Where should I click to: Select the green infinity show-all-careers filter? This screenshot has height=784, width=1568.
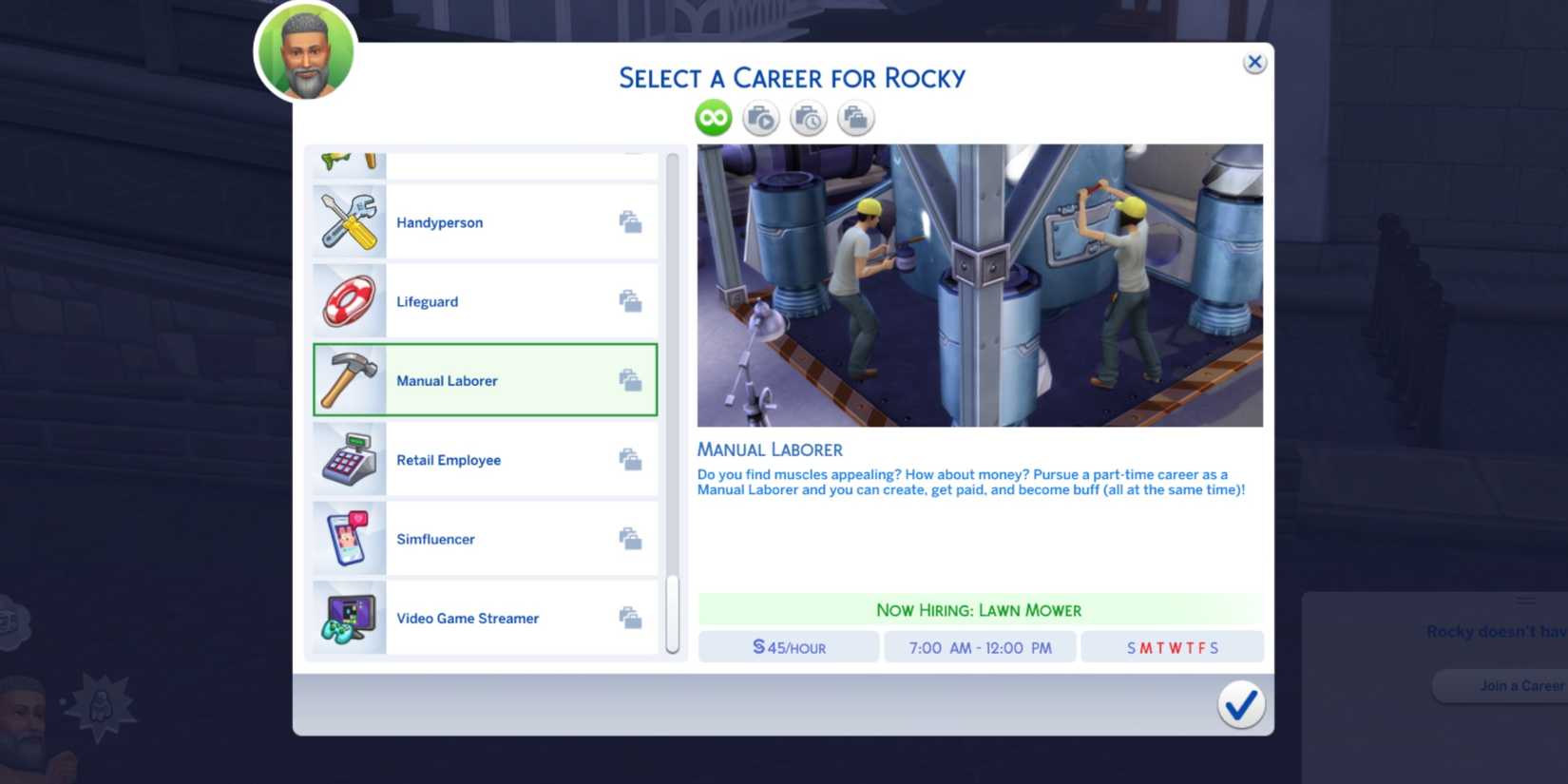[x=713, y=117]
